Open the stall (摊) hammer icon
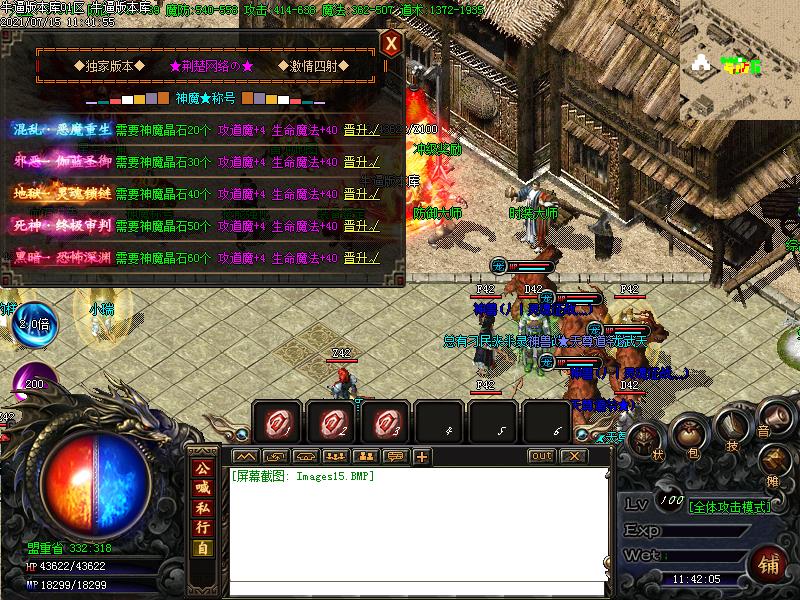 (773, 461)
